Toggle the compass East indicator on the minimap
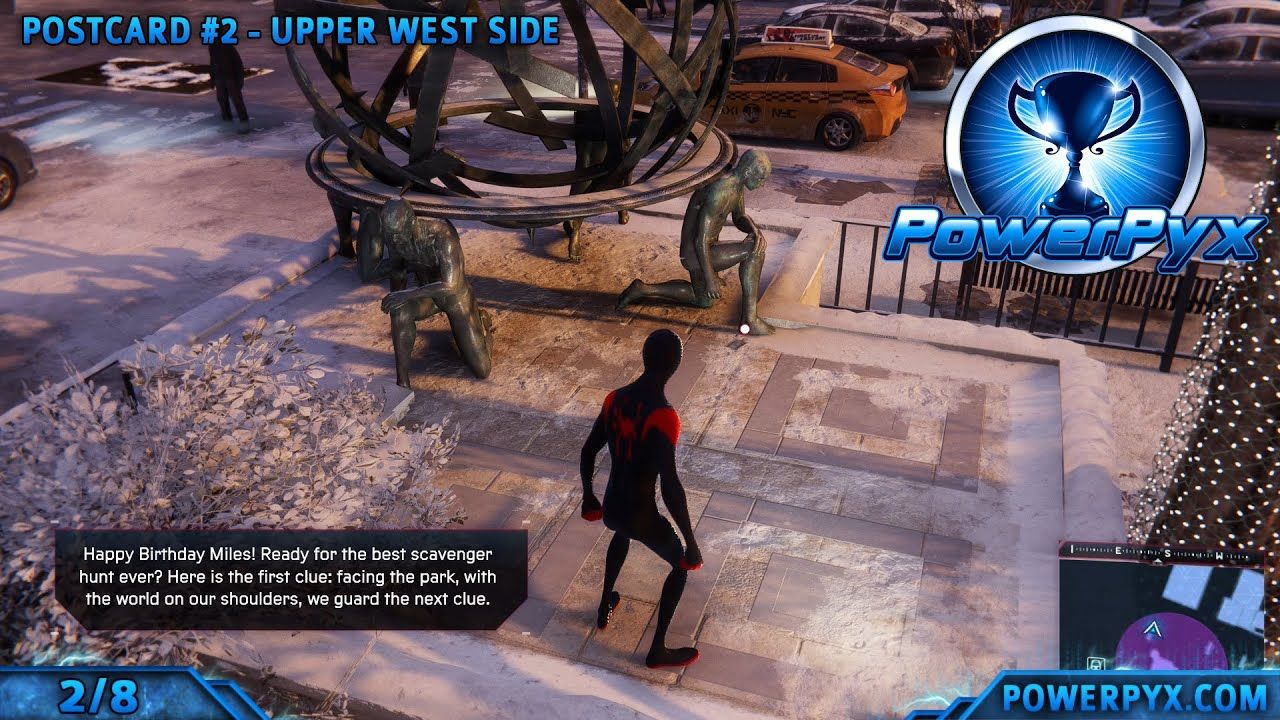Viewport: 1280px width, 720px height. tap(1117, 551)
